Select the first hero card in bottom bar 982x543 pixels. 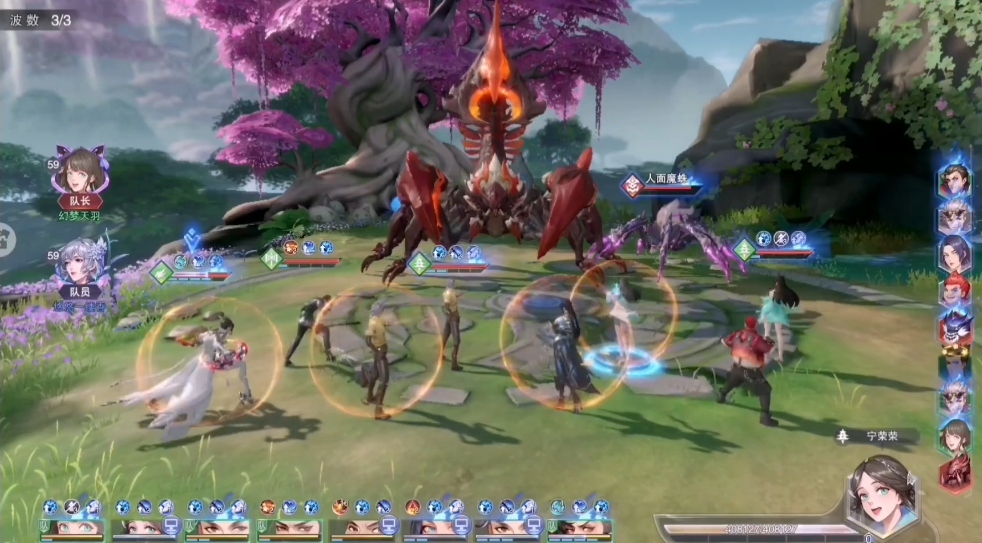pyautogui.click(x=72, y=526)
